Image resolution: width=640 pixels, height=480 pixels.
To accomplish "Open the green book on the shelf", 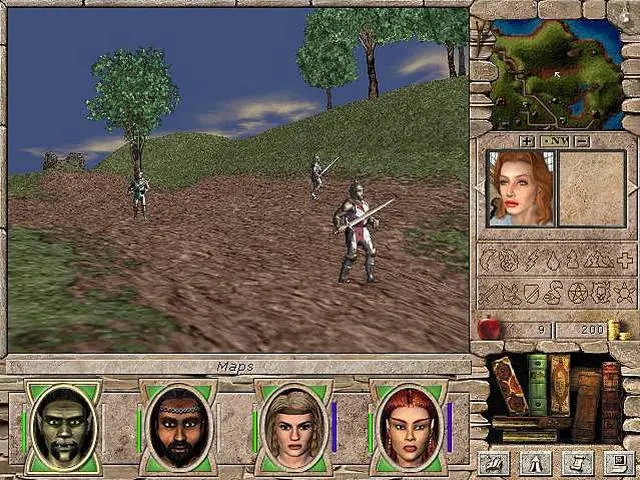I will [538, 384].
